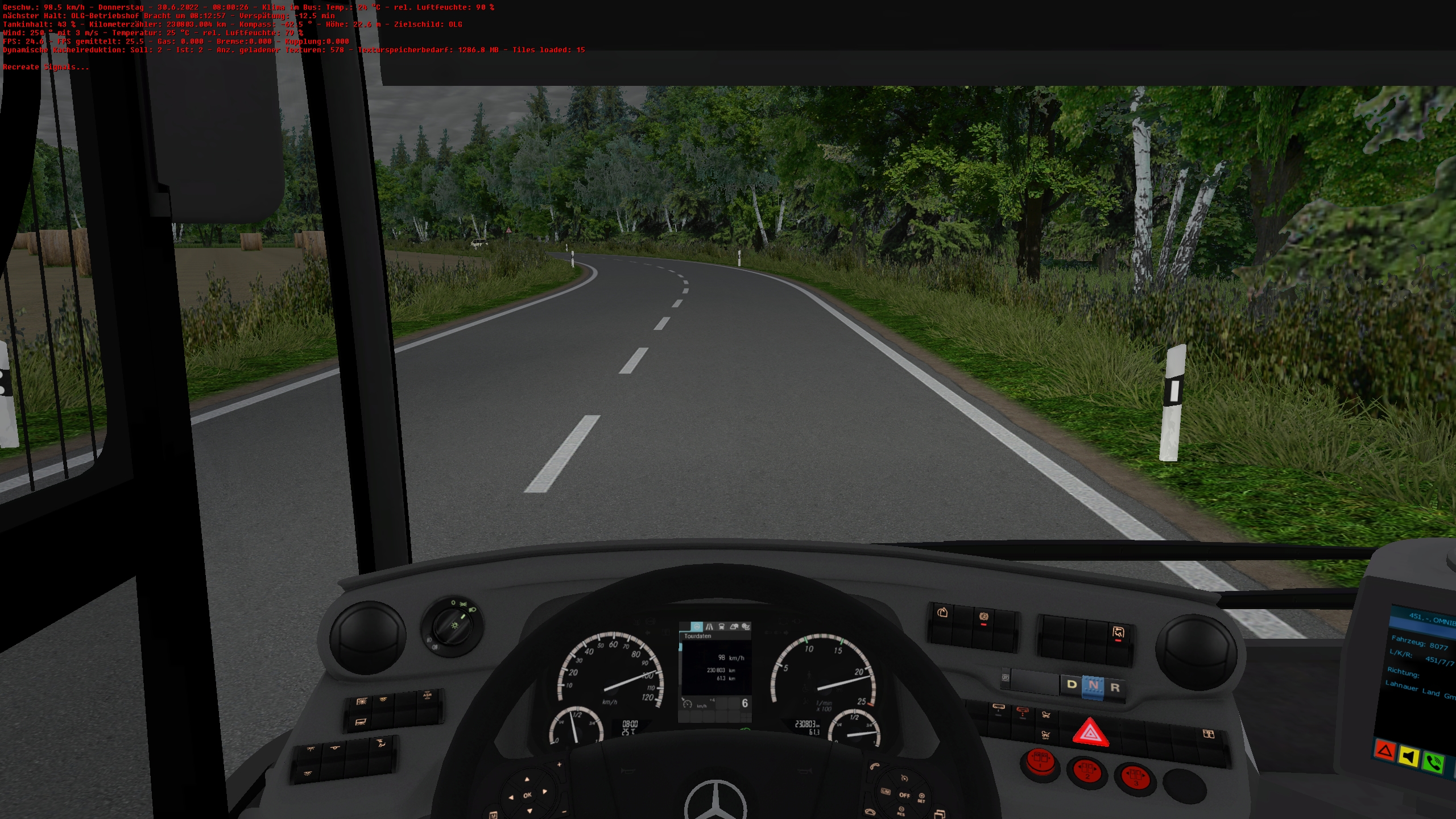
Task: Engage reverse with the R button
Action: (x=1115, y=688)
